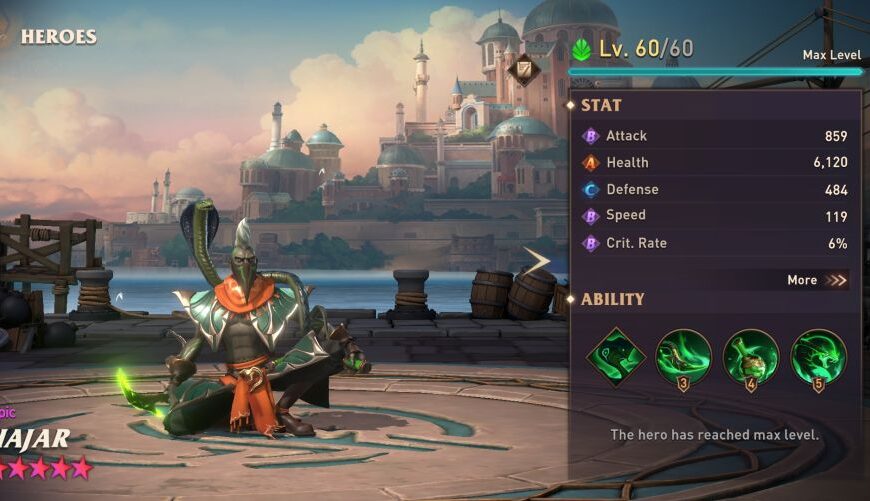
Task: Select the Attack stat row
Action: tap(715, 136)
